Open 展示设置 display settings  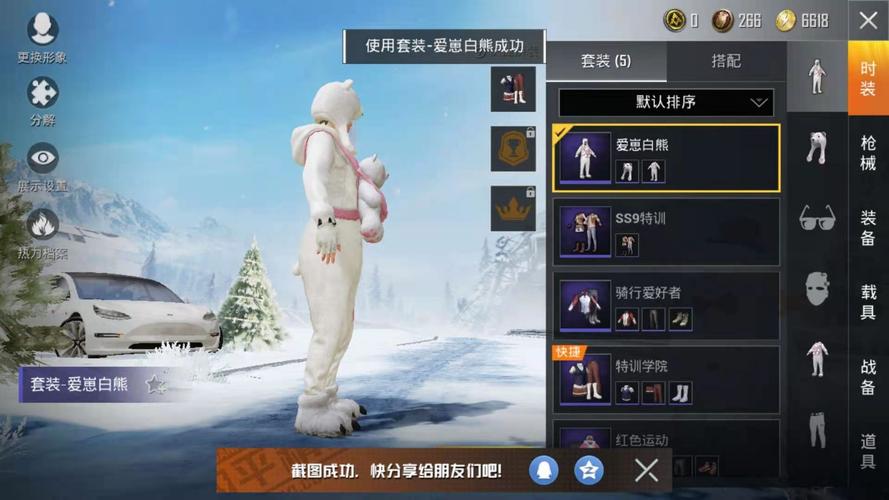(42, 164)
